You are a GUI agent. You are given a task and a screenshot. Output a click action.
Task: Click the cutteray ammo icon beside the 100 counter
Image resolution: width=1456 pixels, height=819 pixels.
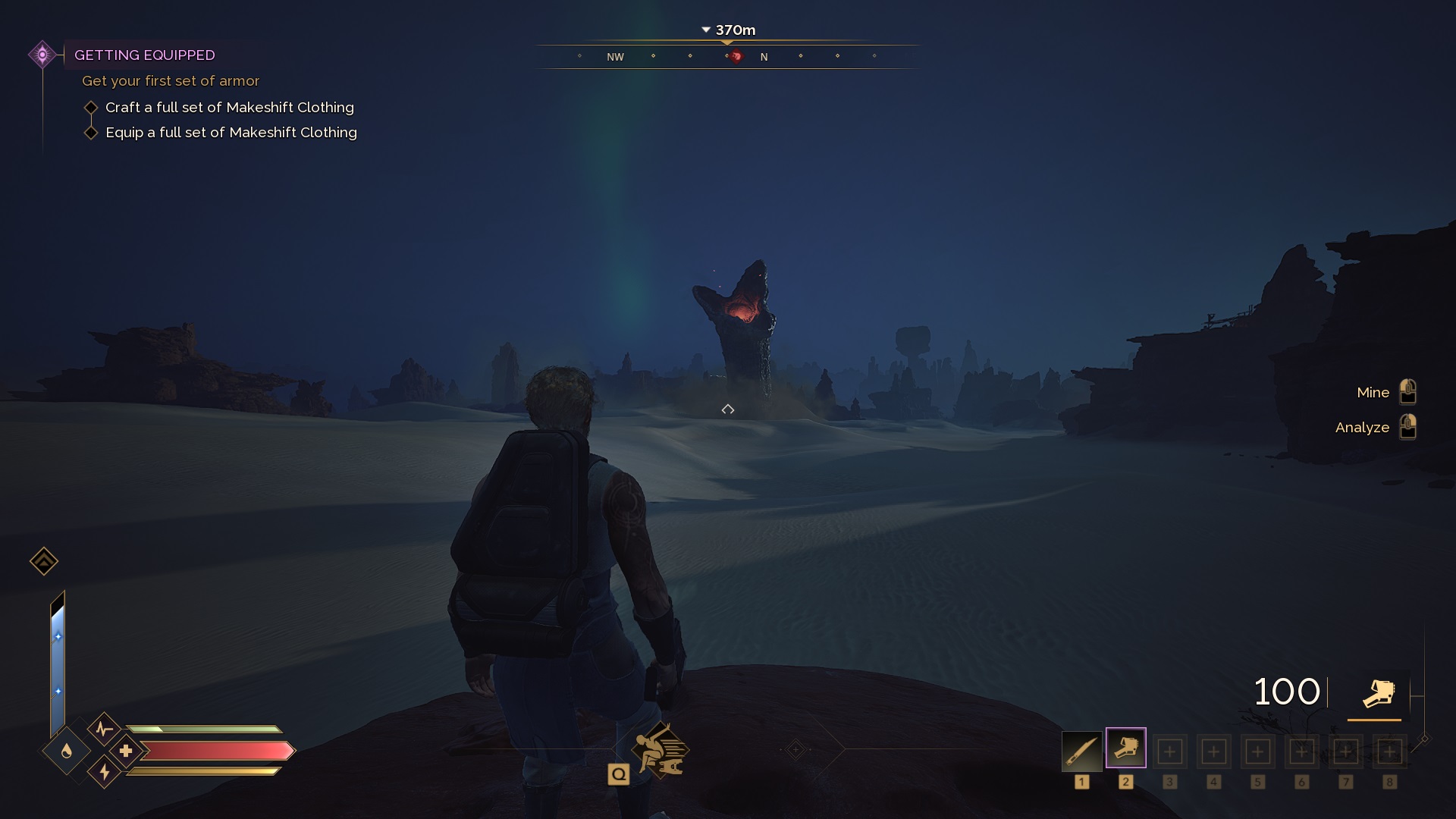pyautogui.click(x=1379, y=692)
